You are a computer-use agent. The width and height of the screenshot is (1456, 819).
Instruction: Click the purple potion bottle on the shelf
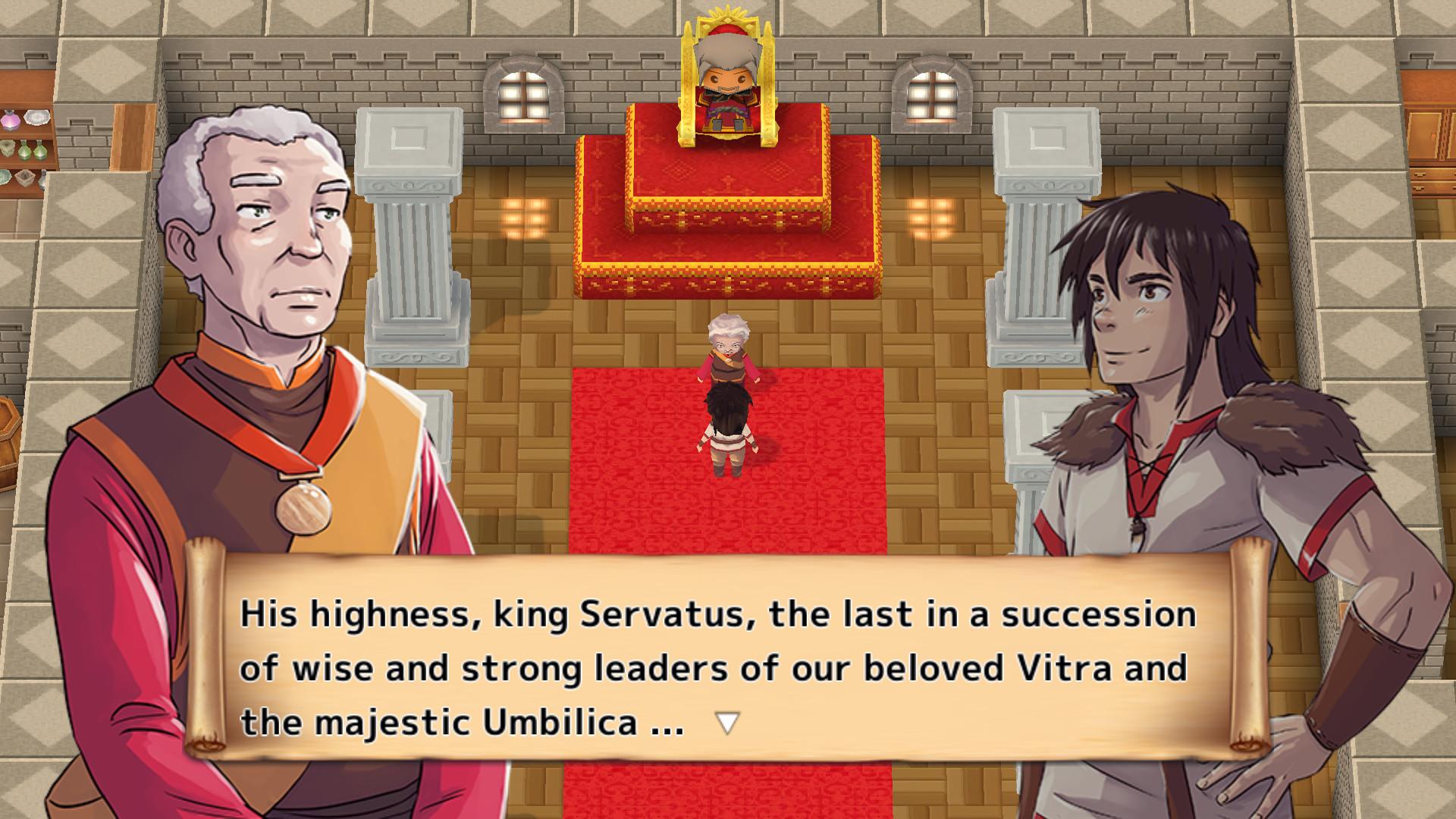pyautogui.click(x=10, y=120)
